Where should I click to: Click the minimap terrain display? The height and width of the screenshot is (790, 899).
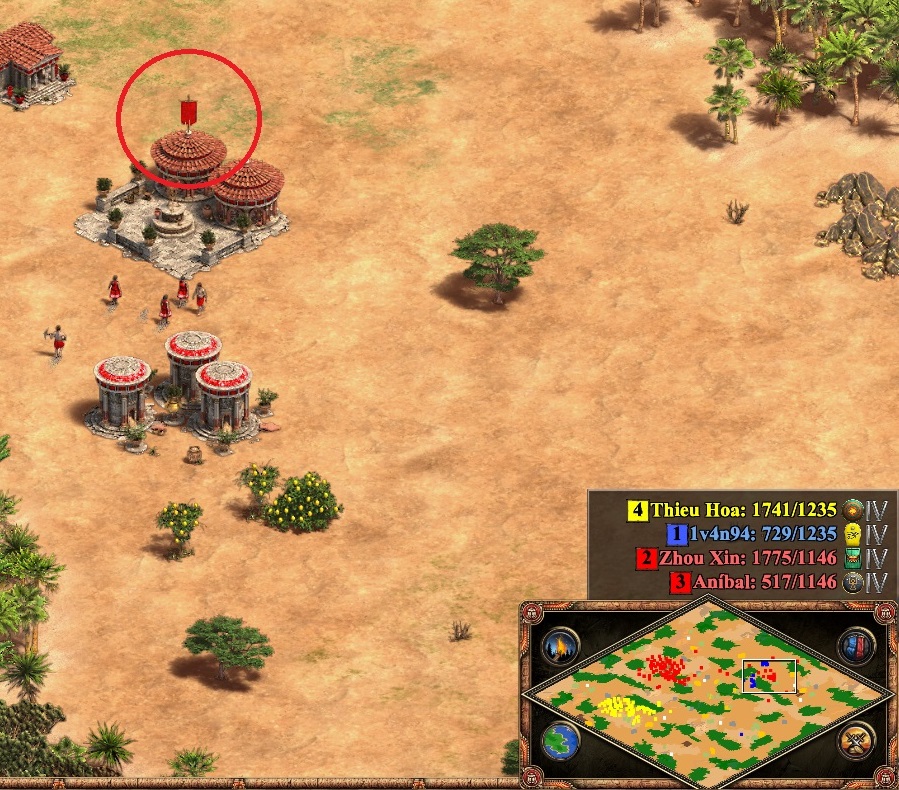tap(707, 688)
